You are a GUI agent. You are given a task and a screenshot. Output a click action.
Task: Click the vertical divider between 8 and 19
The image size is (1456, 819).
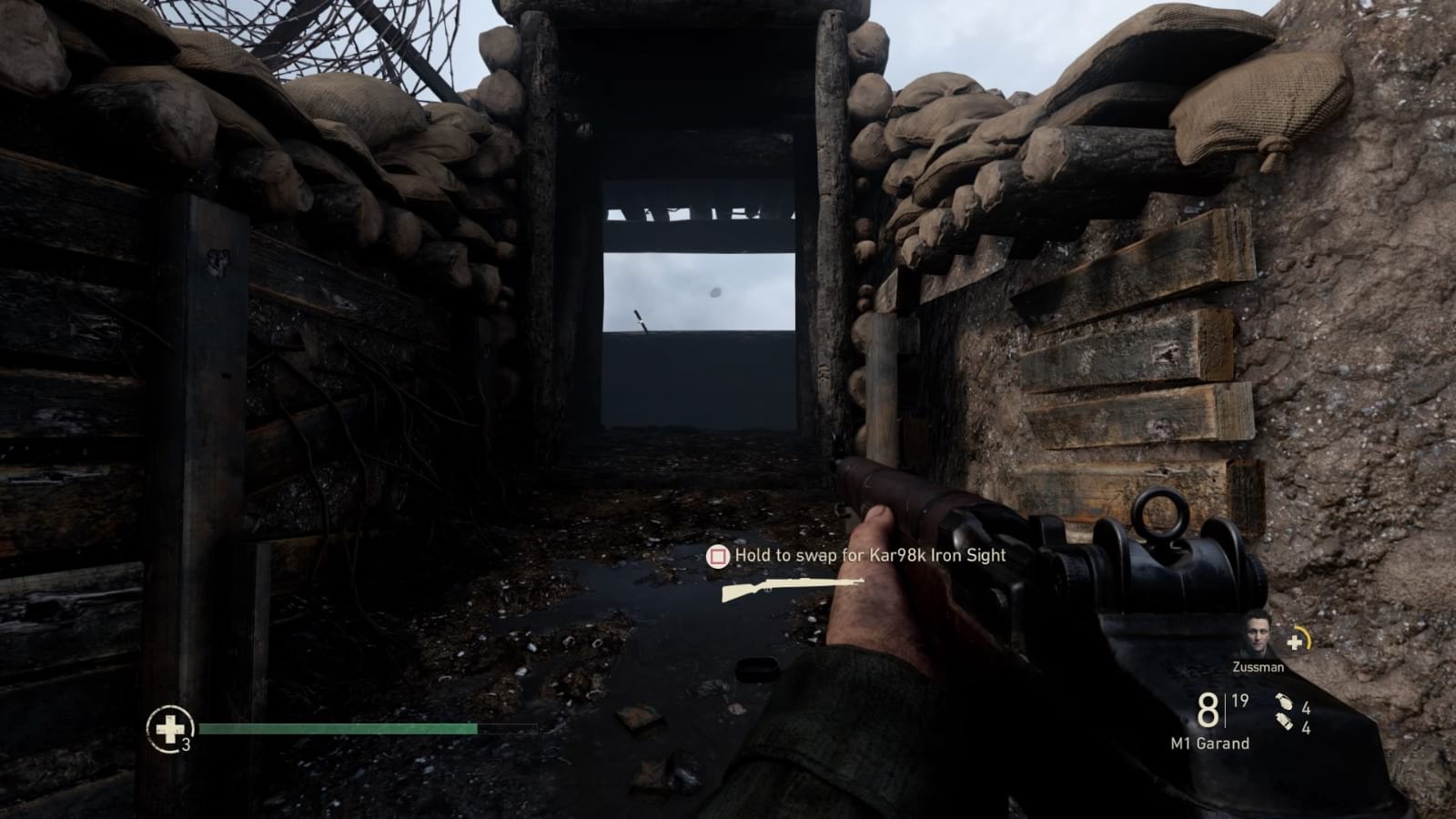tap(1225, 710)
